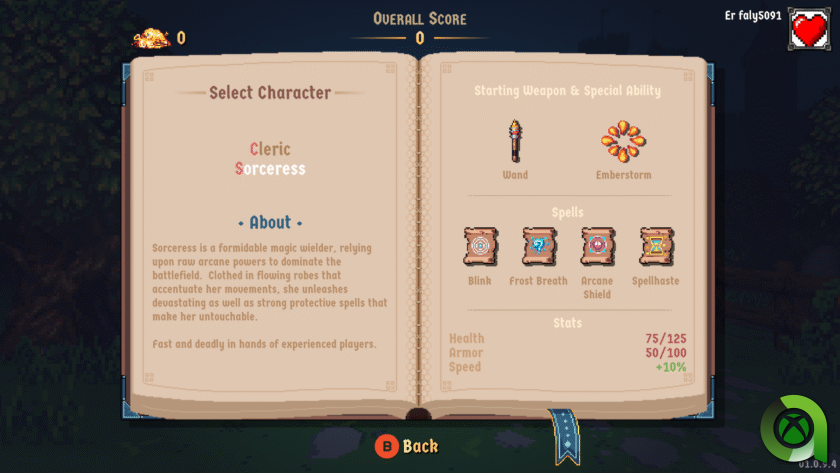View the Frost Breath spell scroll
Image resolution: width=840 pixels, height=473 pixels.
click(538, 246)
